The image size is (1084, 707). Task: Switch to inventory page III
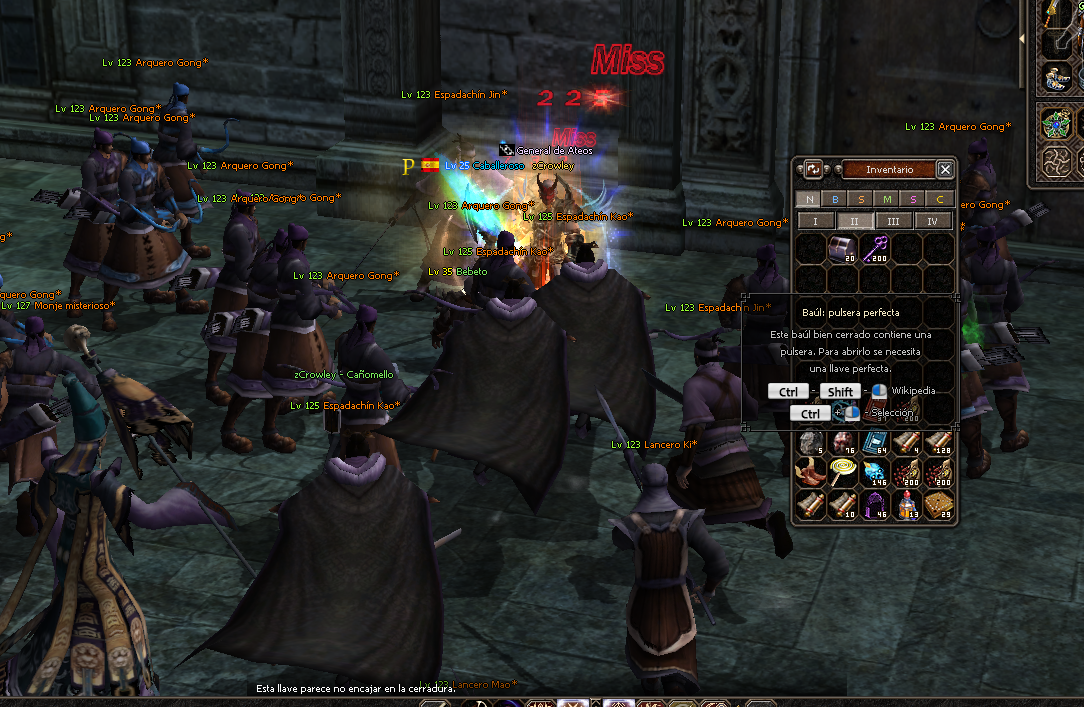(893, 221)
